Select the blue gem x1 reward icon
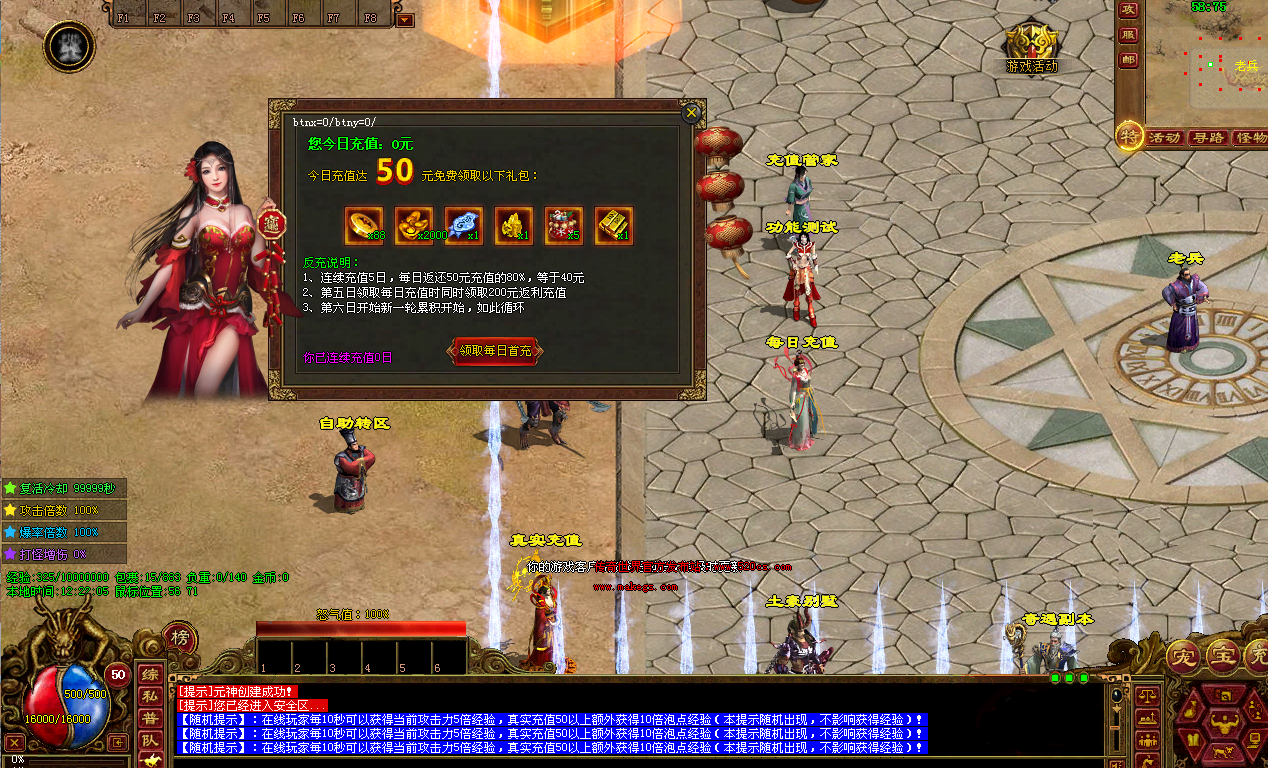Viewport: 1268px width, 768px height. click(464, 225)
